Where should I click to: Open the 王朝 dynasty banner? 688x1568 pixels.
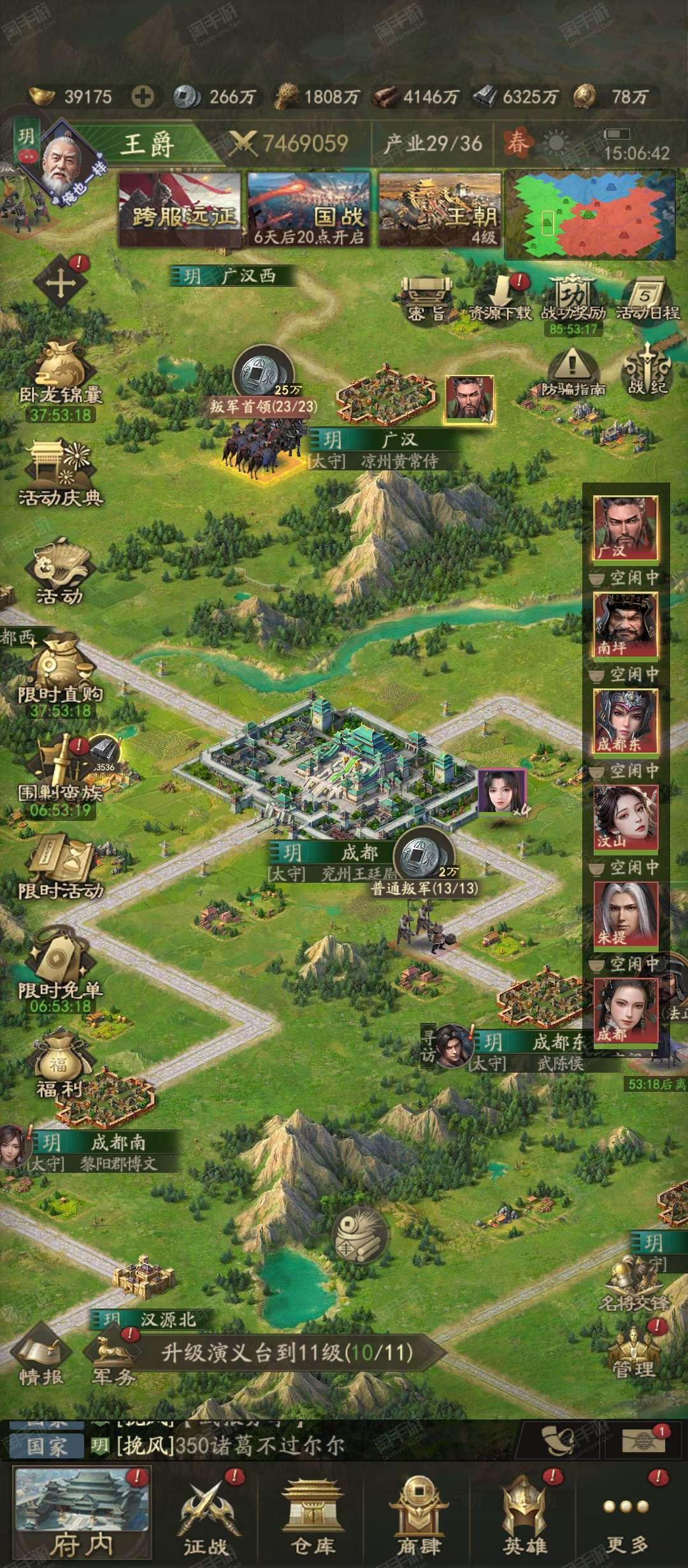[x=439, y=209]
